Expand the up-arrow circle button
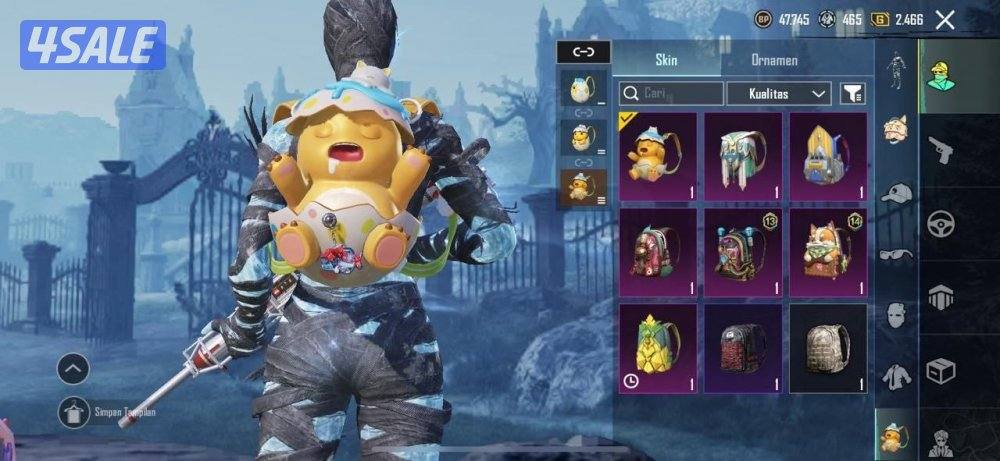Viewport: 1000px width, 461px height. (73, 369)
